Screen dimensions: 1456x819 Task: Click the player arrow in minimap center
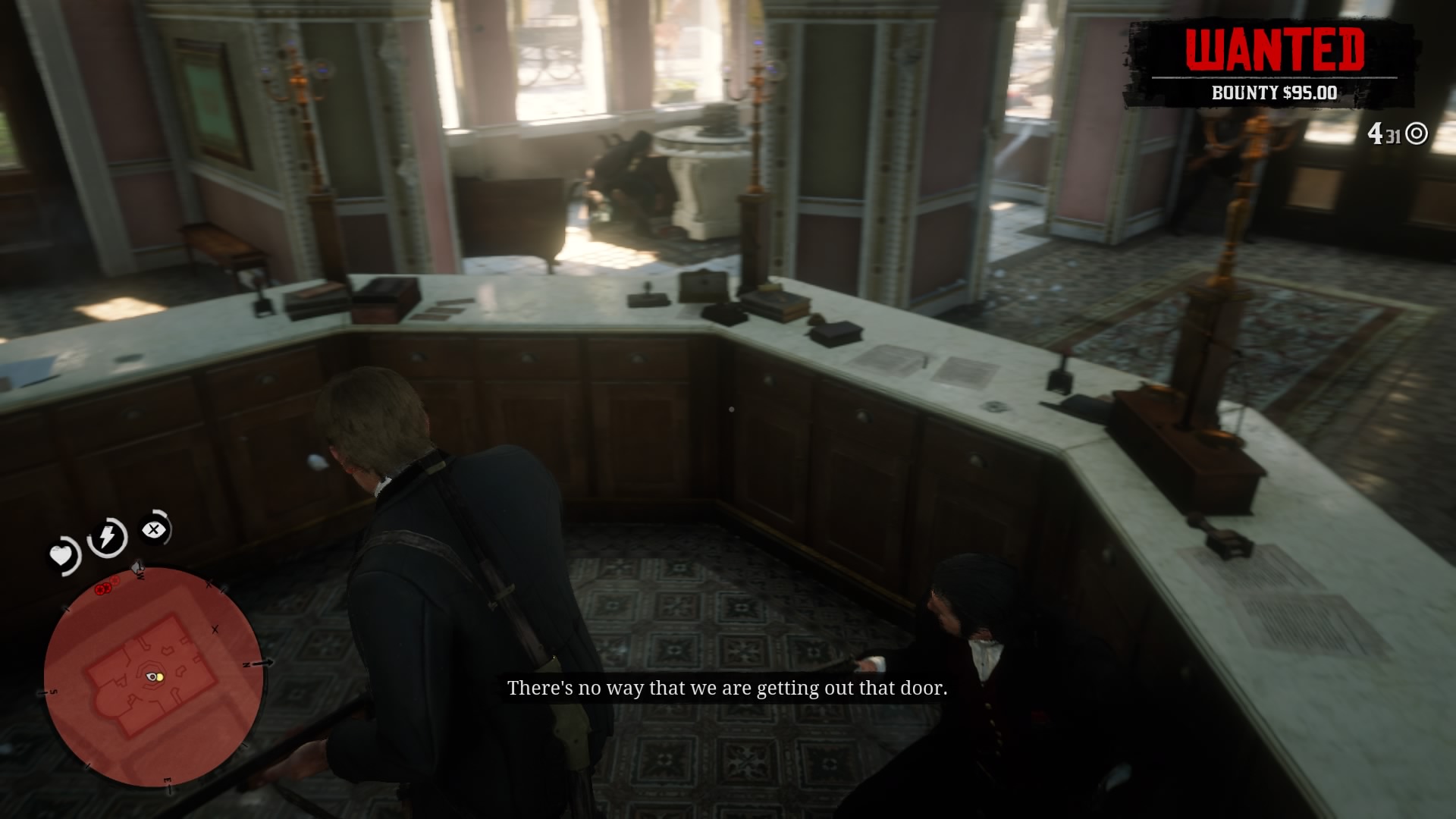click(x=150, y=676)
